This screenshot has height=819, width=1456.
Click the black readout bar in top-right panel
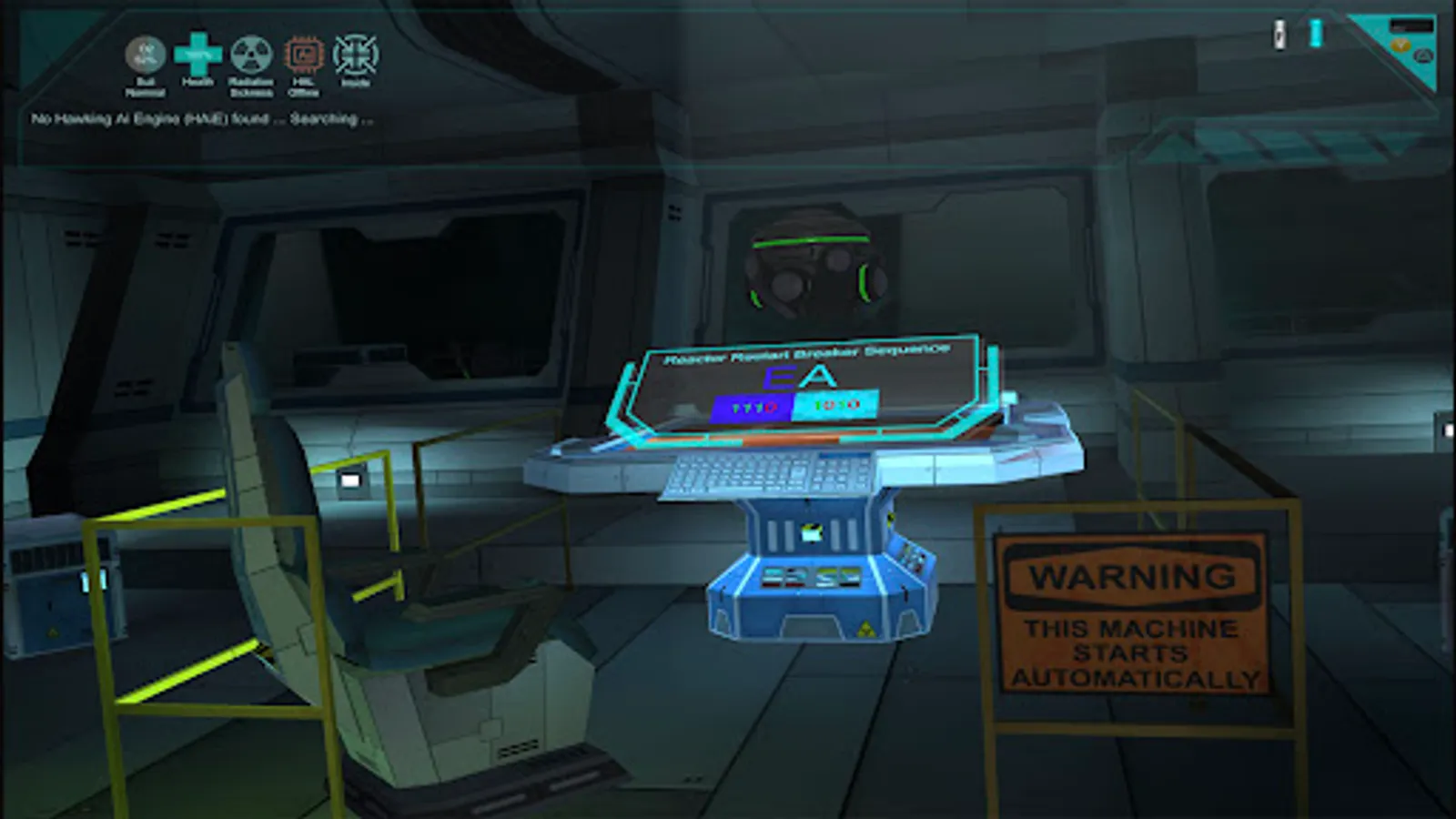(x=1412, y=24)
